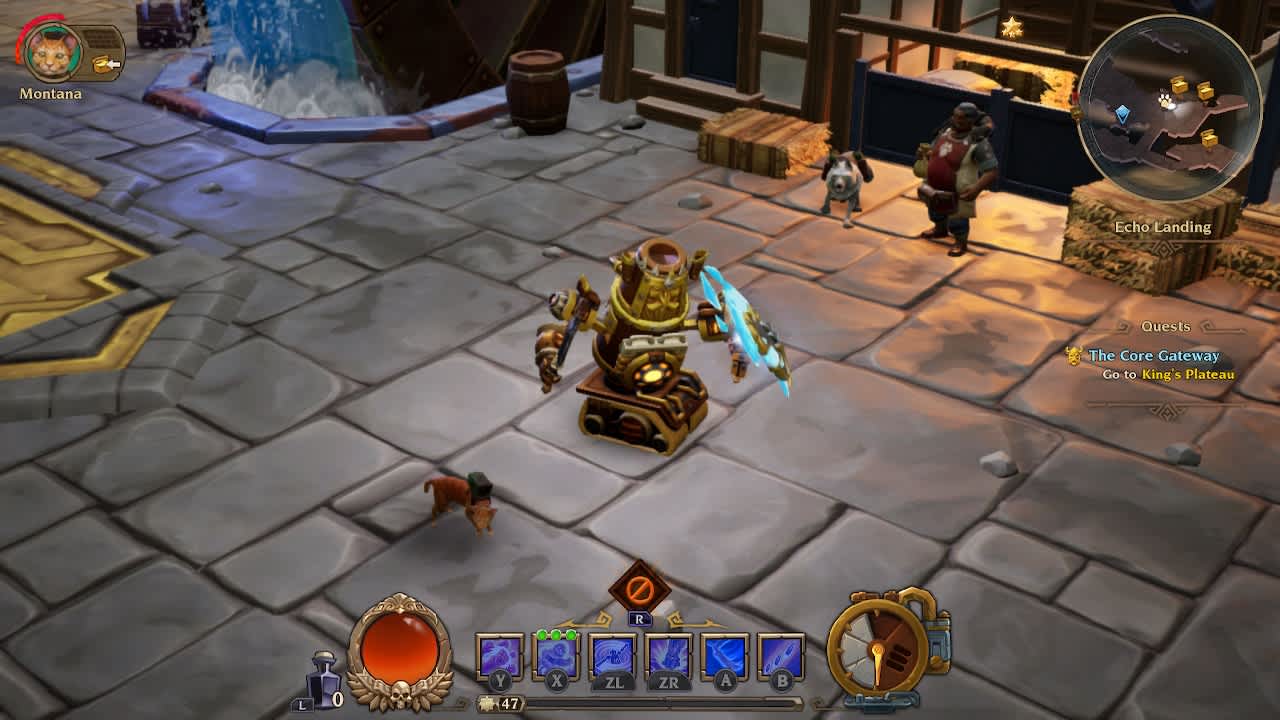Click the gold coin currency icon

point(487,703)
